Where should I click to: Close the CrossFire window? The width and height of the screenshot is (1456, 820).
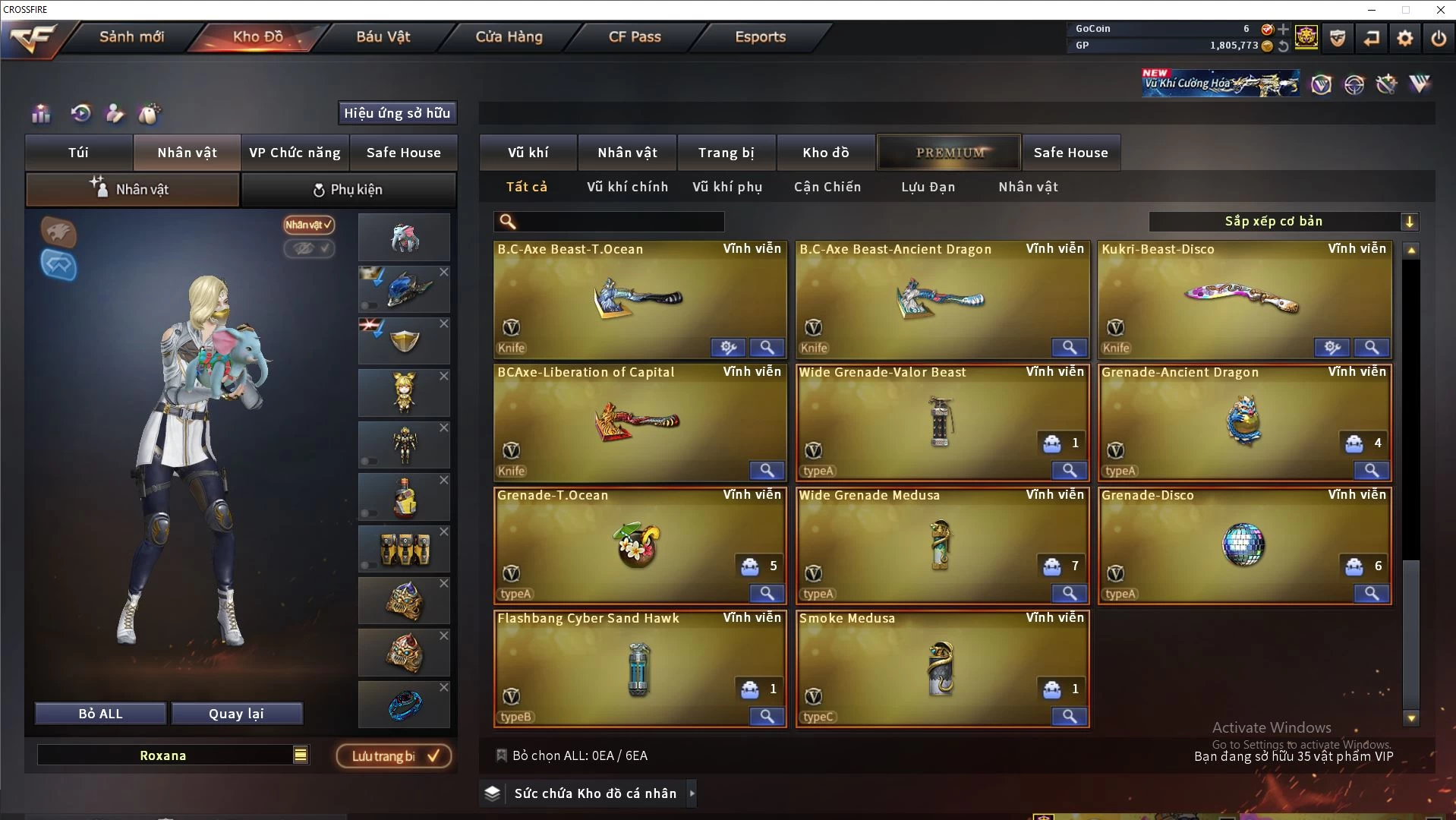click(x=1440, y=10)
